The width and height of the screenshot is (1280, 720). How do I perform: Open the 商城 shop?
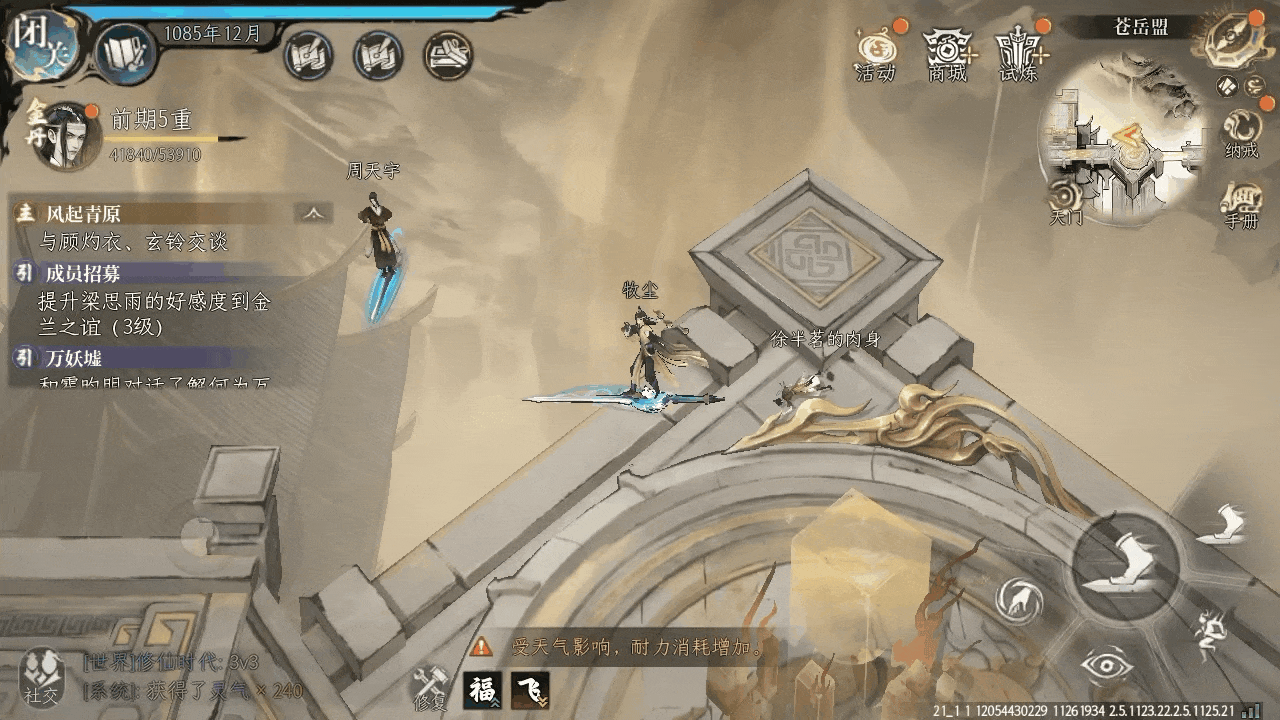coord(947,52)
